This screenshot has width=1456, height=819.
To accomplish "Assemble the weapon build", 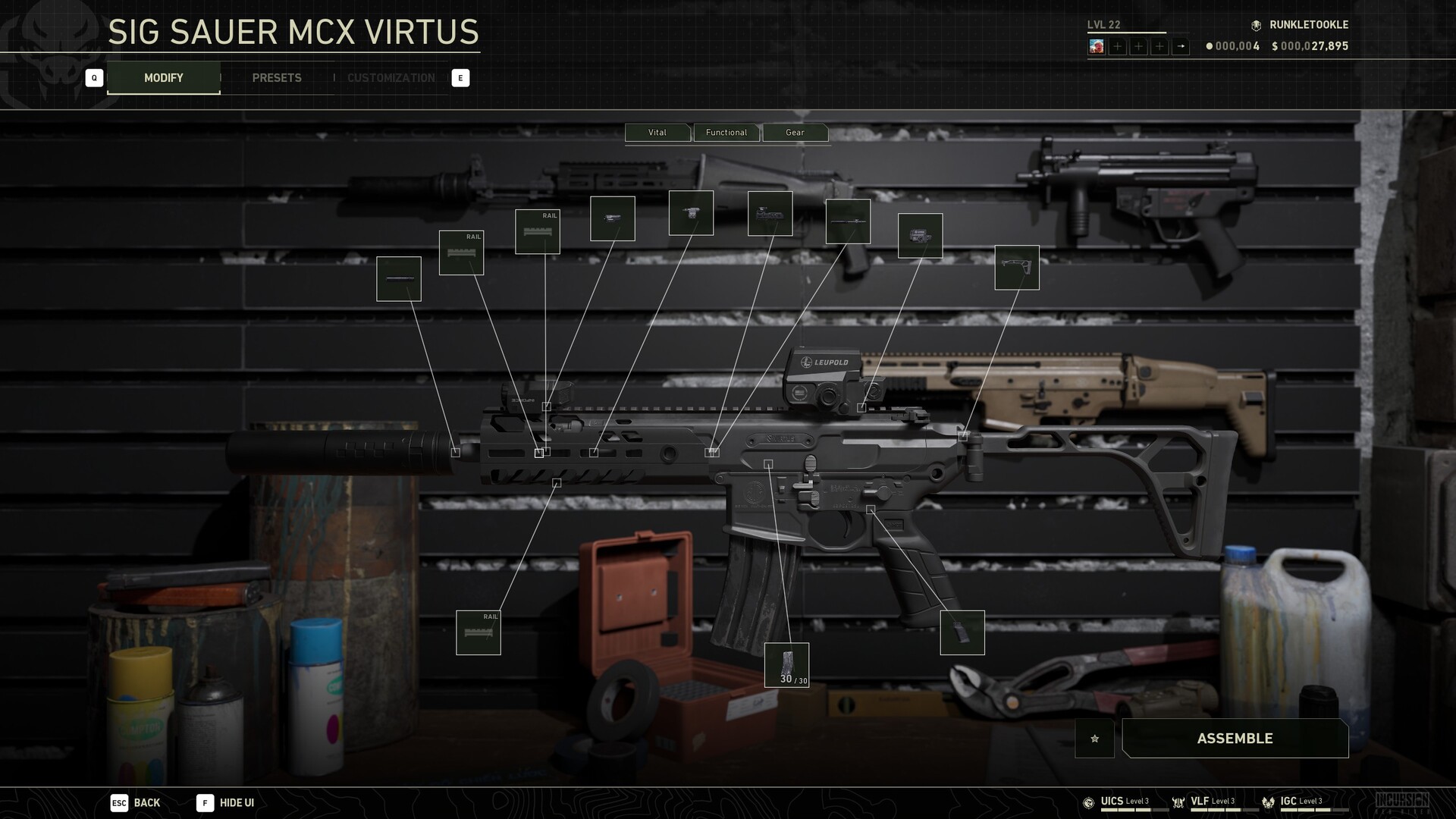I will (x=1235, y=739).
